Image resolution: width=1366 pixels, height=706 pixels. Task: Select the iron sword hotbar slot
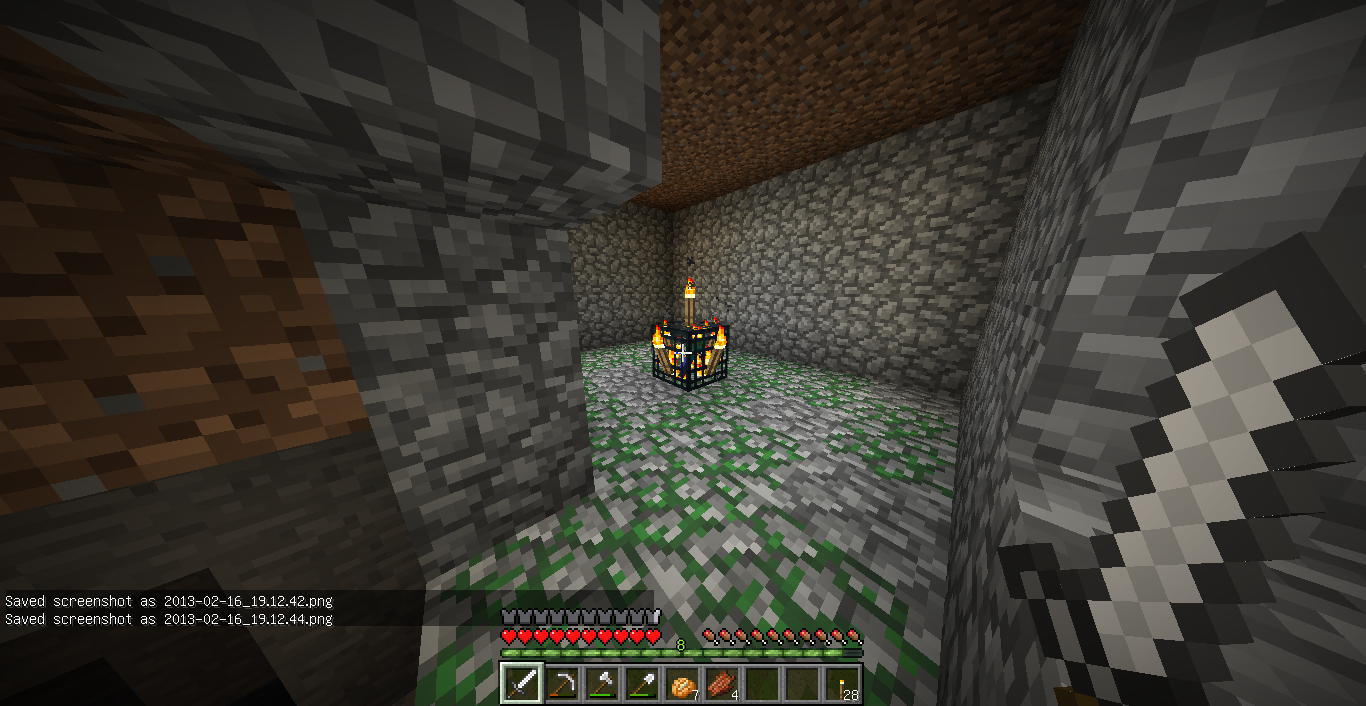tap(522, 684)
